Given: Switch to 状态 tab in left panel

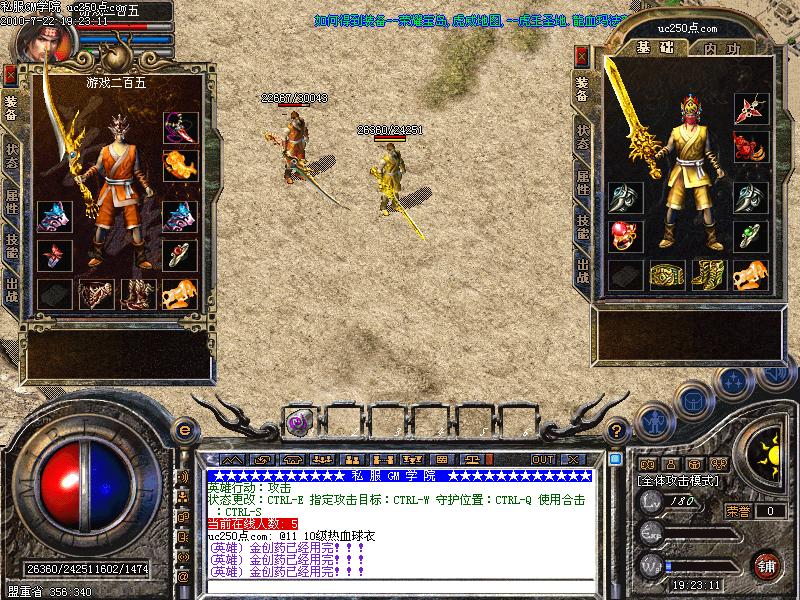Looking at the screenshot, I should click(x=11, y=157).
